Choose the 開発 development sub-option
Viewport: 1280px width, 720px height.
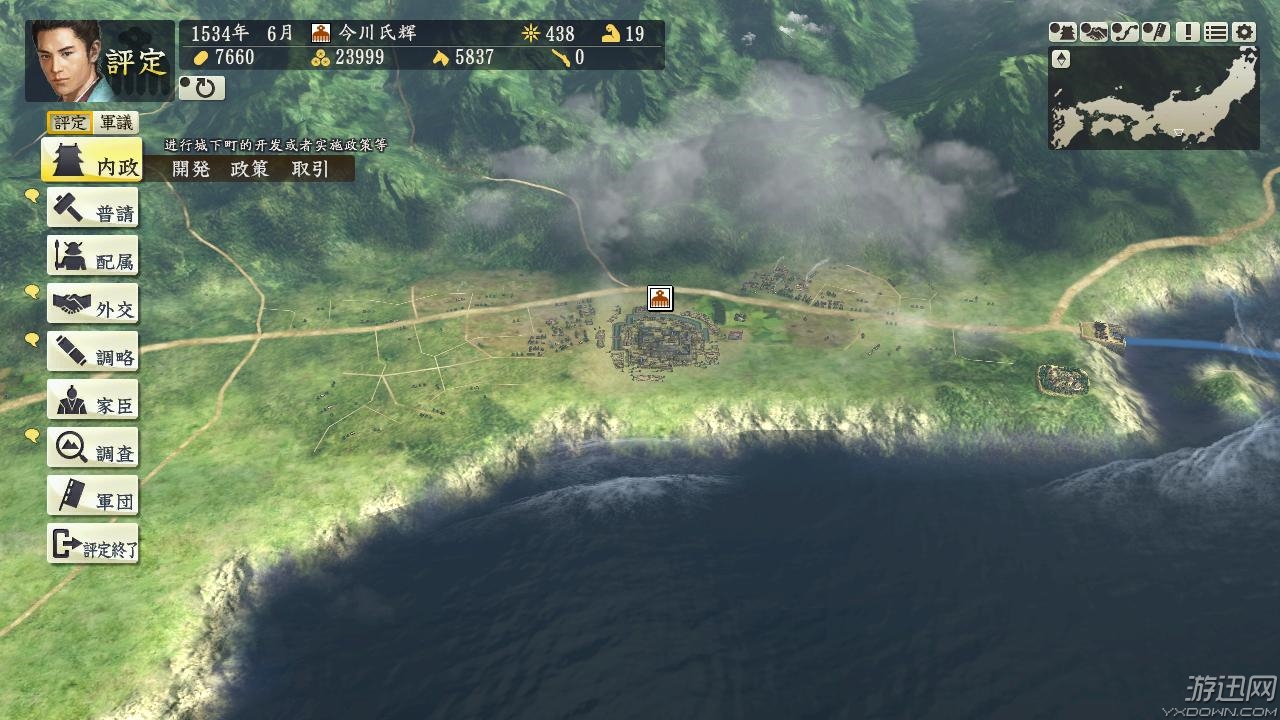click(191, 169)
